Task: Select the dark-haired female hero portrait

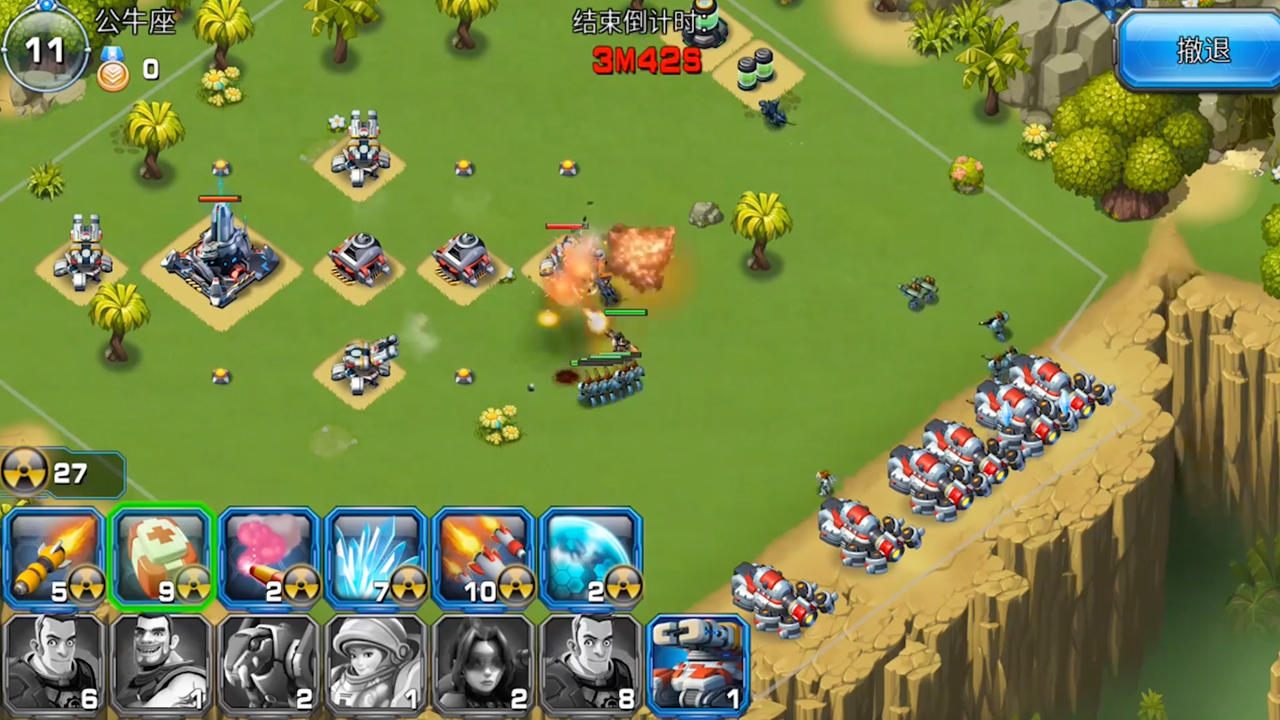Action: pos(482,663)
